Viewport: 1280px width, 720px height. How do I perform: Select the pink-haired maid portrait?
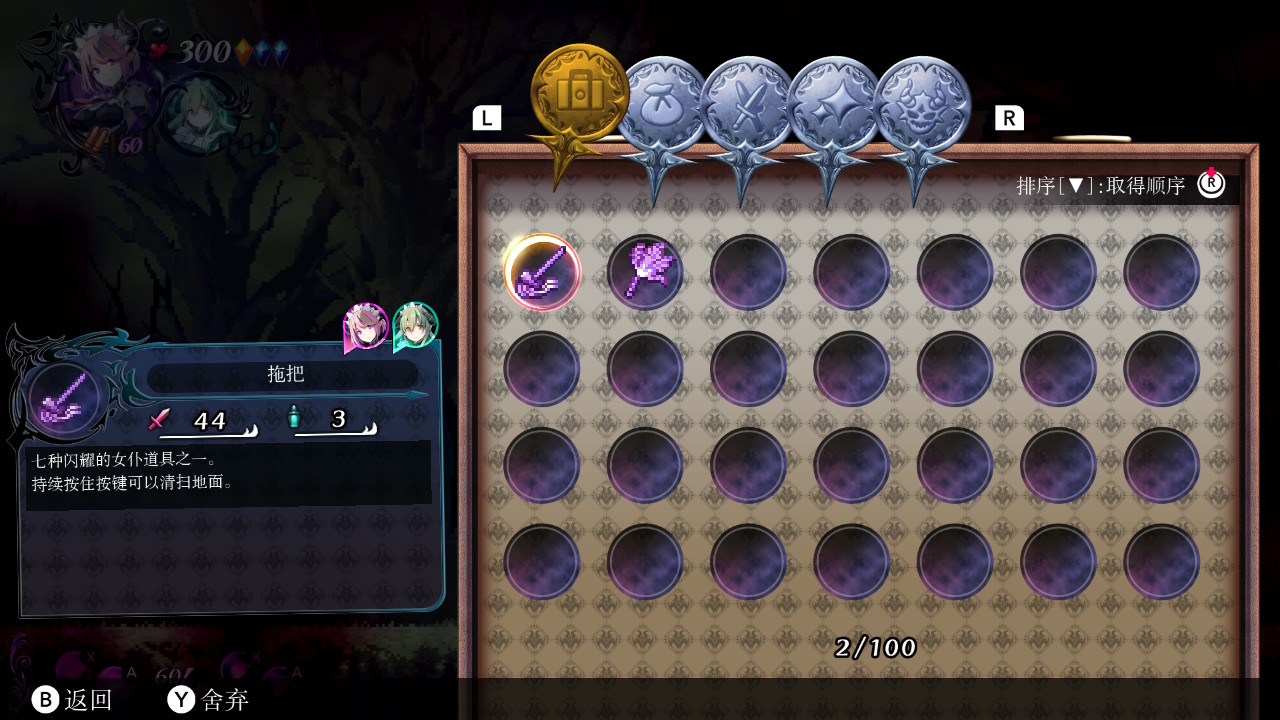366,326
